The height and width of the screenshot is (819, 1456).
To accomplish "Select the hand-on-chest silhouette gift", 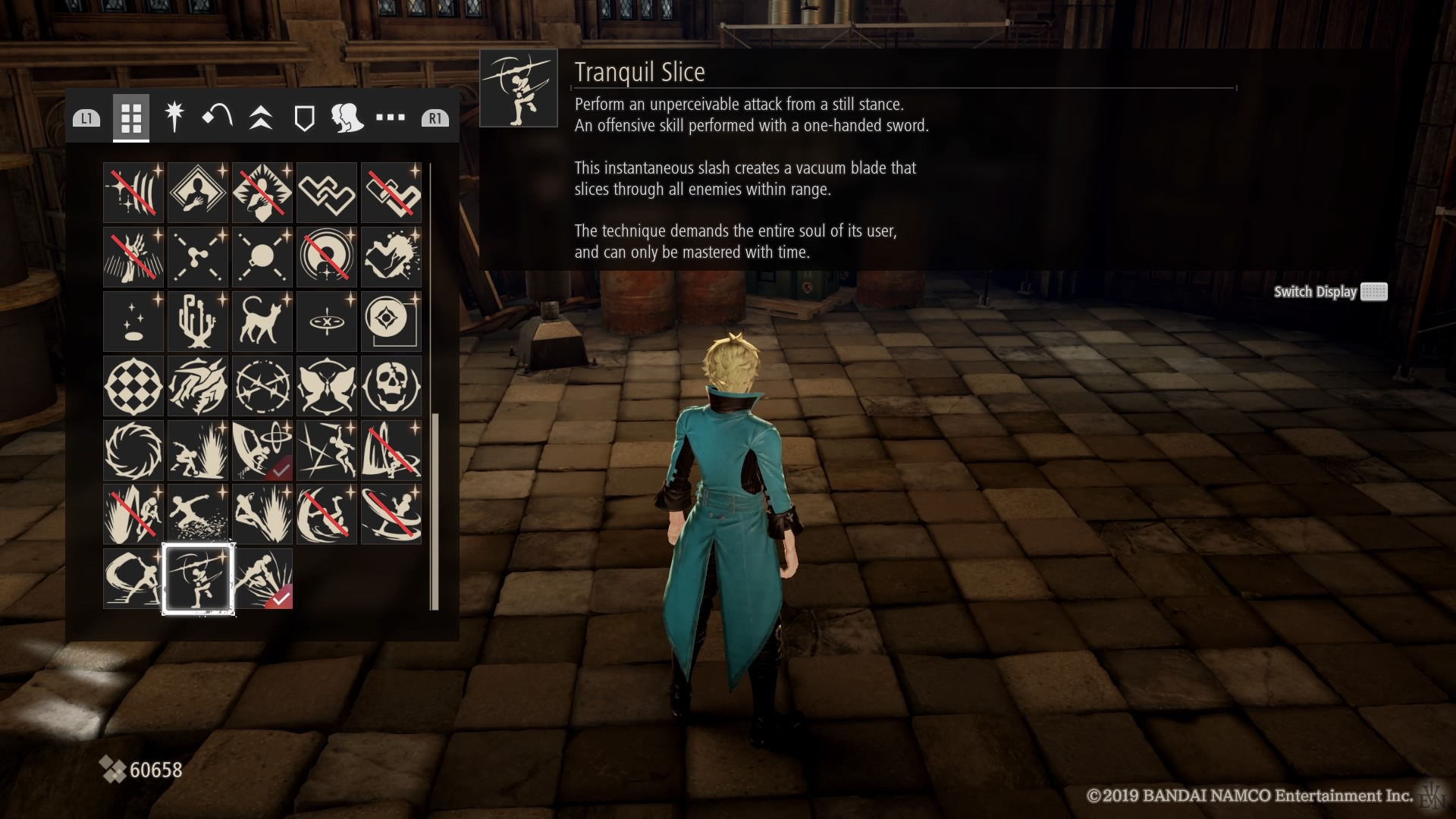I will 198,192.
